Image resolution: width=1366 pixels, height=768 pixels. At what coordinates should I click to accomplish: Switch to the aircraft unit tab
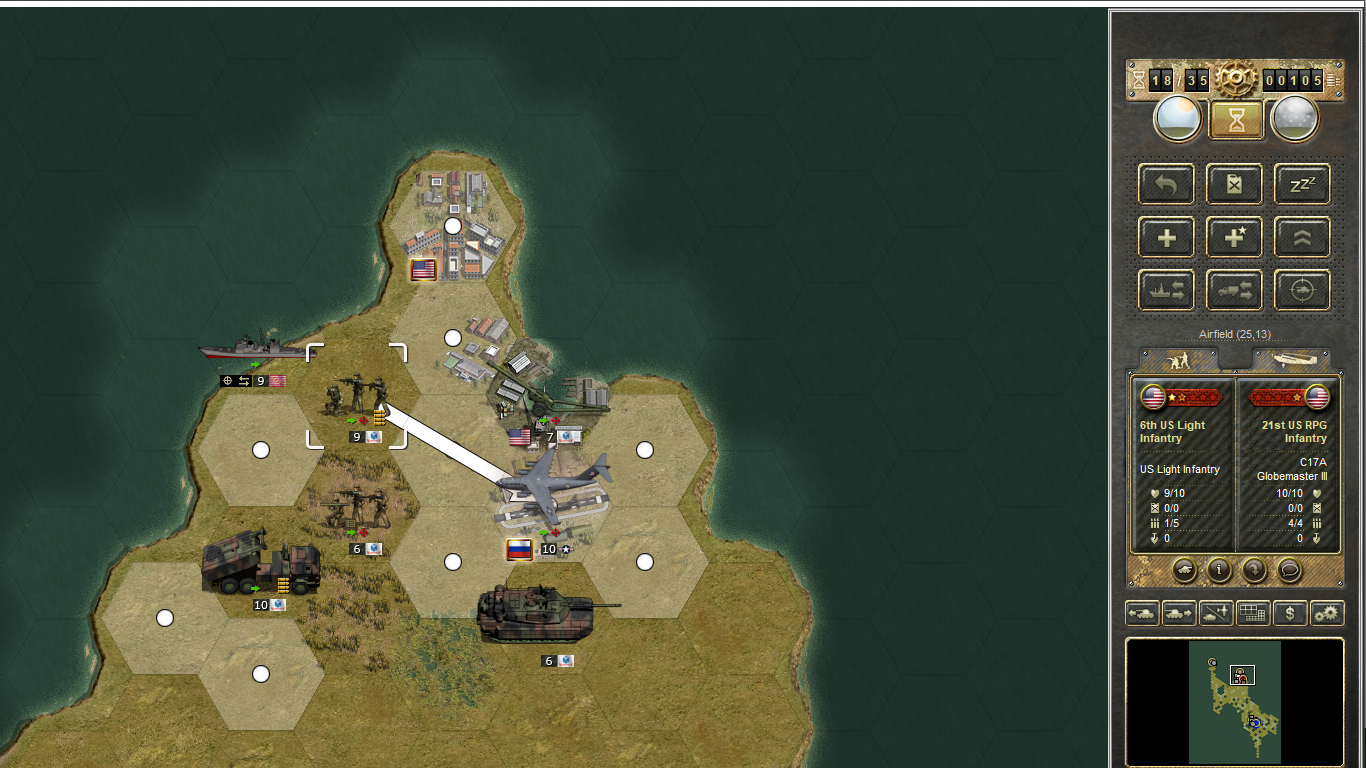pyautogui.click(x=1292, y=360)
